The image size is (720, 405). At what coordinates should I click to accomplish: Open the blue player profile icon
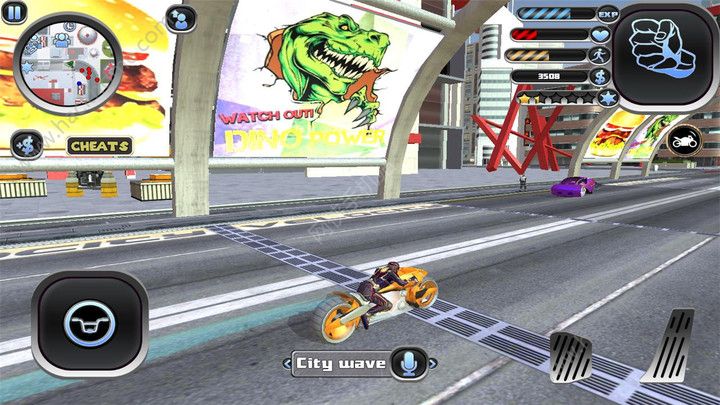coord(181,19)
